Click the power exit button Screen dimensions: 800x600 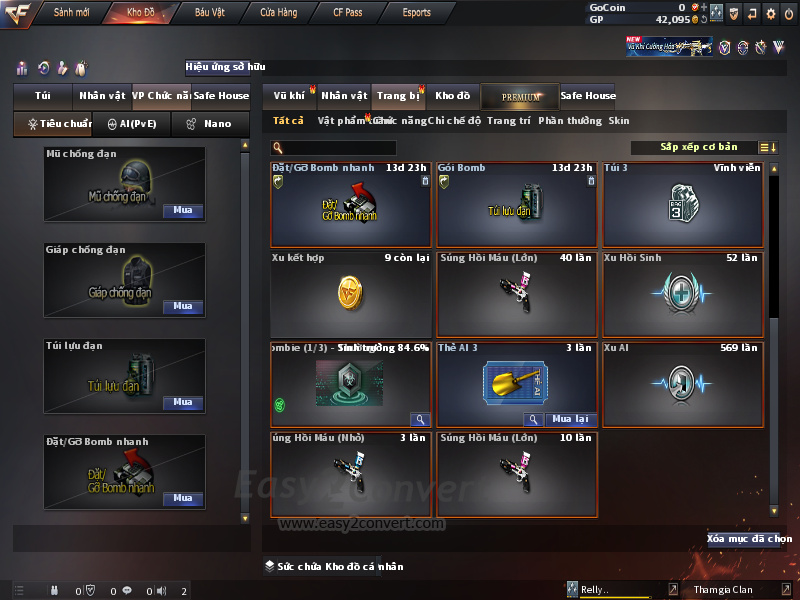pyautogui.click(x=788, y=13)
